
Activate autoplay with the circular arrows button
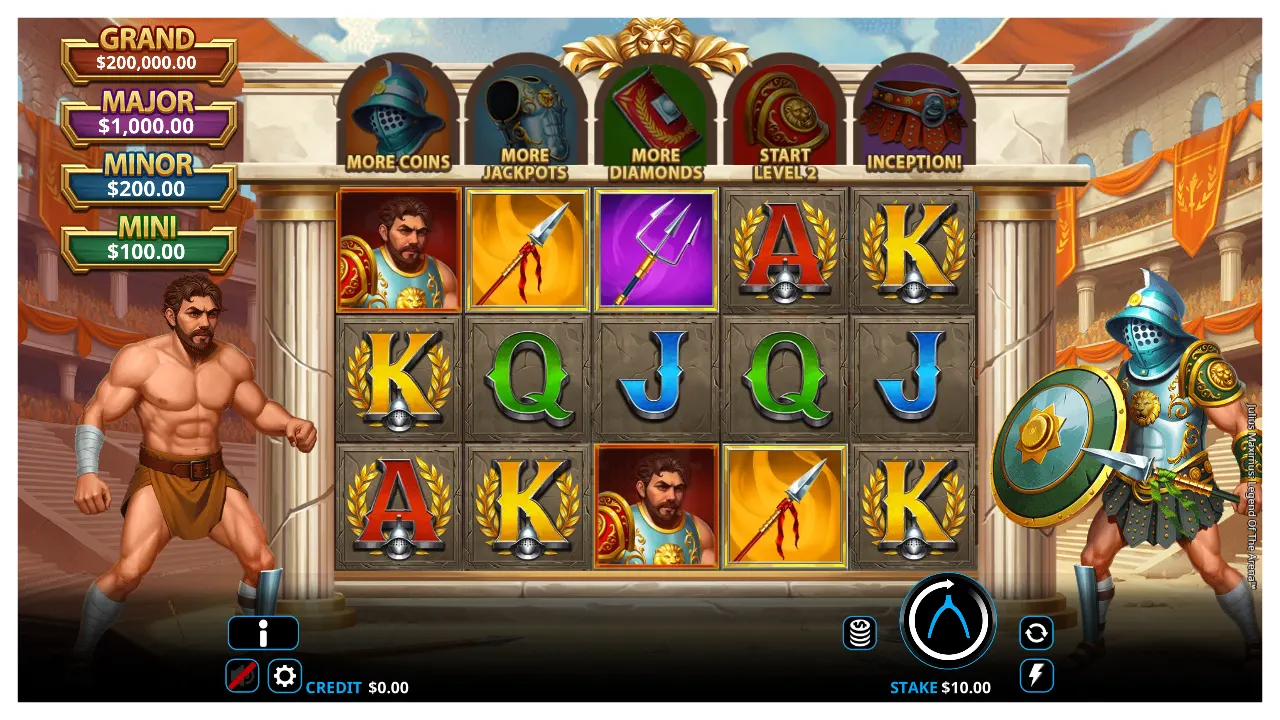pos(1036,632)
